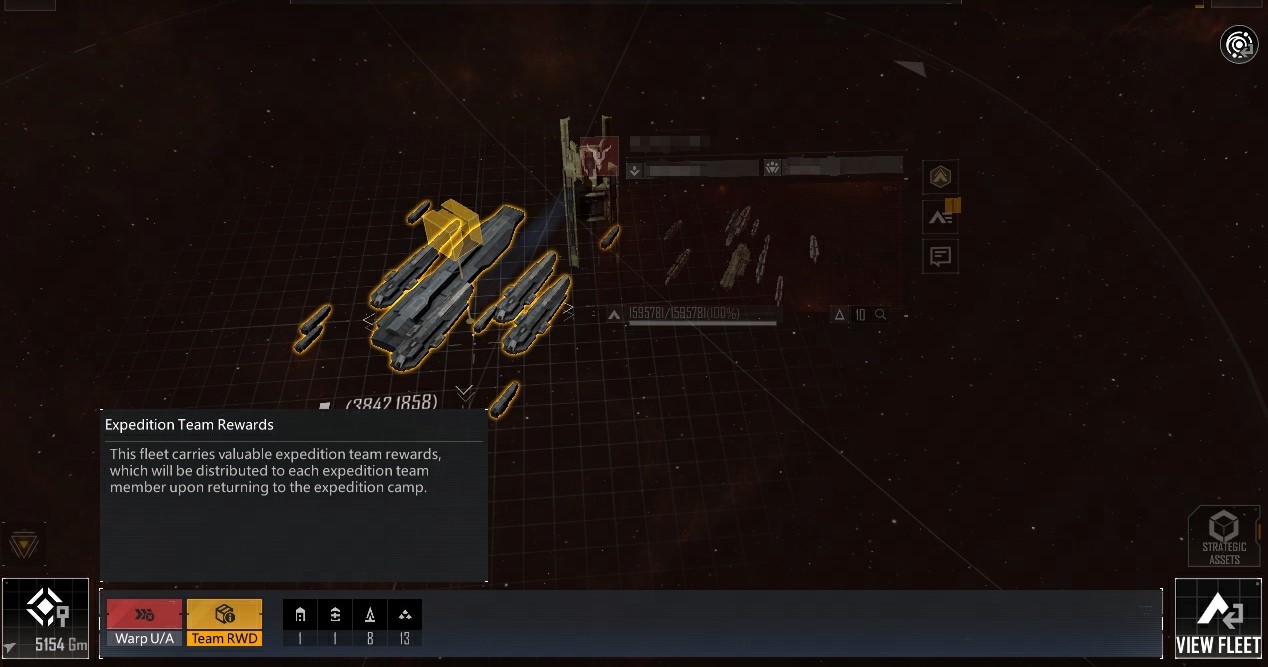Image resolution: width=1268 pixels, height=667 pixels.
Task: Select the Team RWD rewards button
Action: (224, 622)
